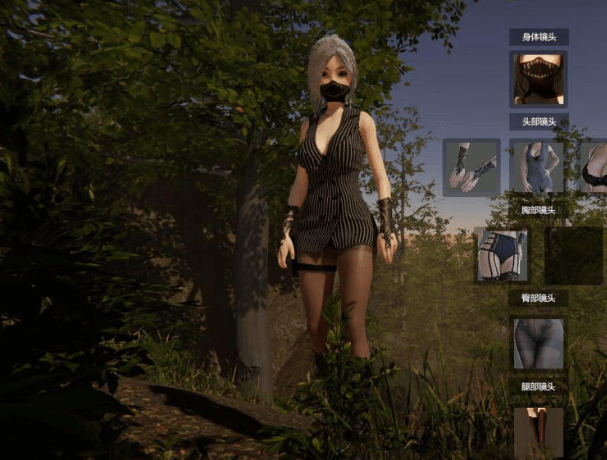Select the 胸部镜头 chest camera button
This screenshot has height=460, width=607.
[539, 210]
